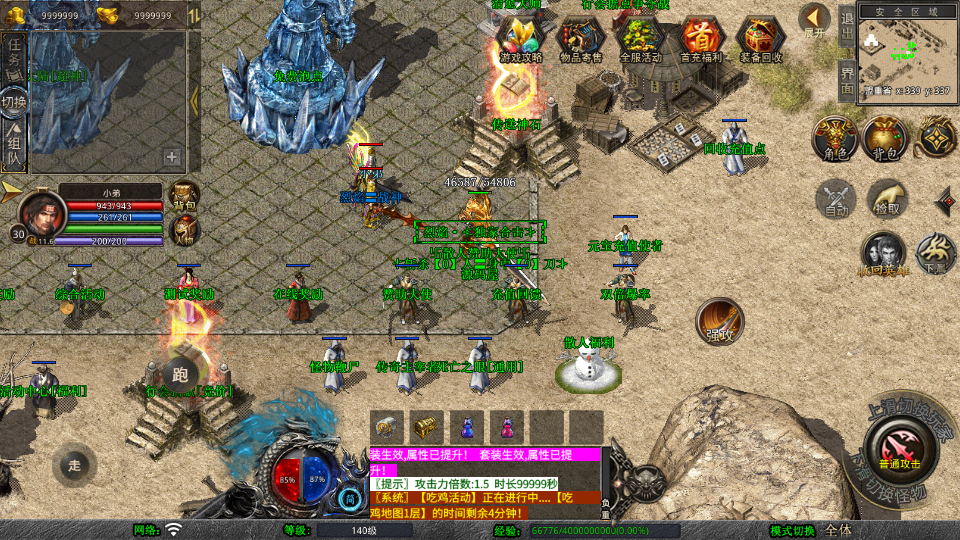Toggle the 跑 run movement button
Image resolution: width=960 pixels, height=540 pixels.
(180, 375)
